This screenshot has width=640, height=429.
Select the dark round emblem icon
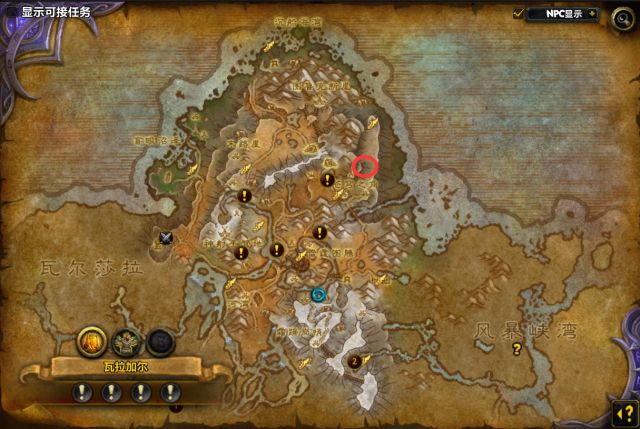coord(160,343)
